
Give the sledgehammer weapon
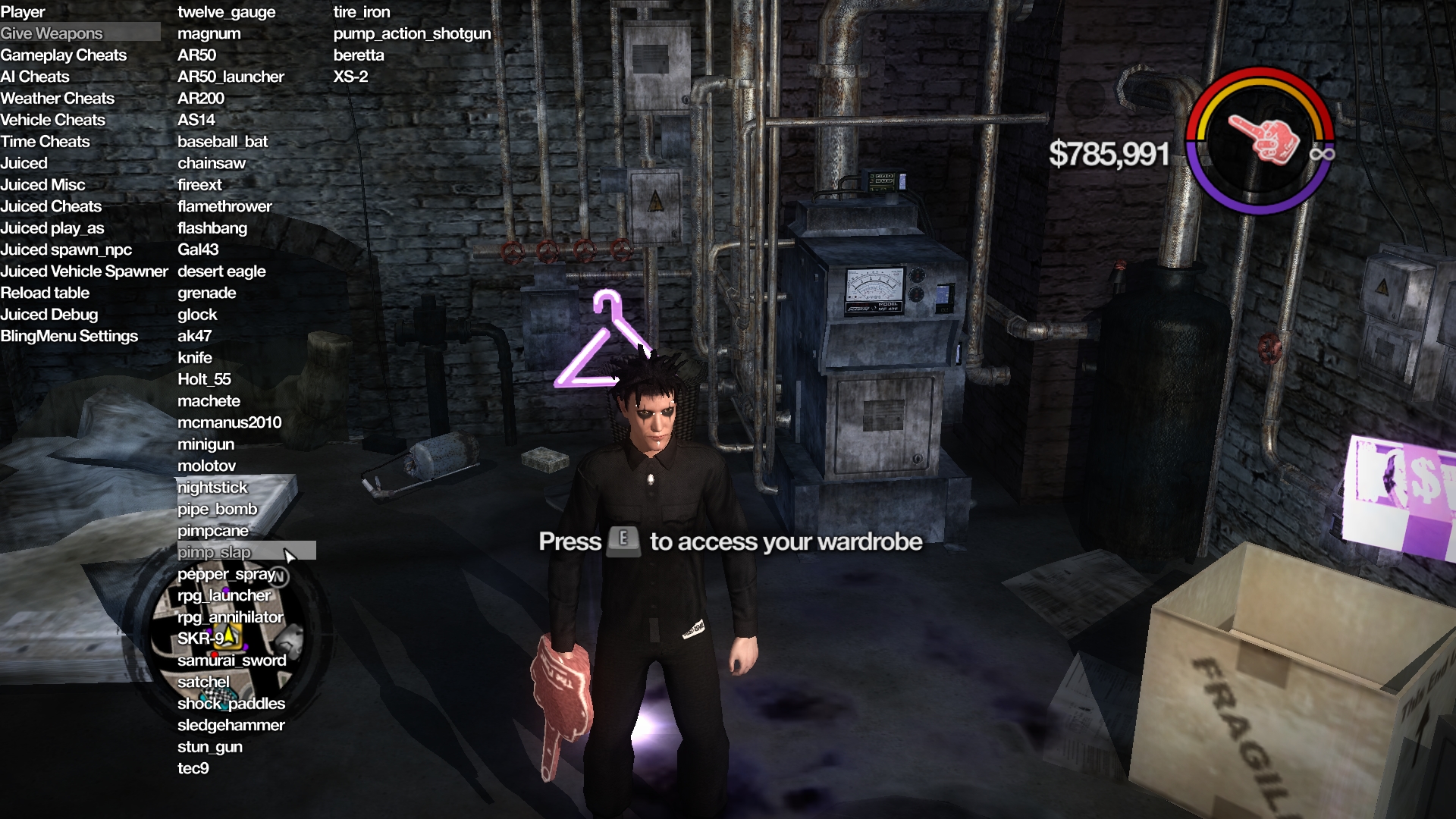tap(231, 725)
